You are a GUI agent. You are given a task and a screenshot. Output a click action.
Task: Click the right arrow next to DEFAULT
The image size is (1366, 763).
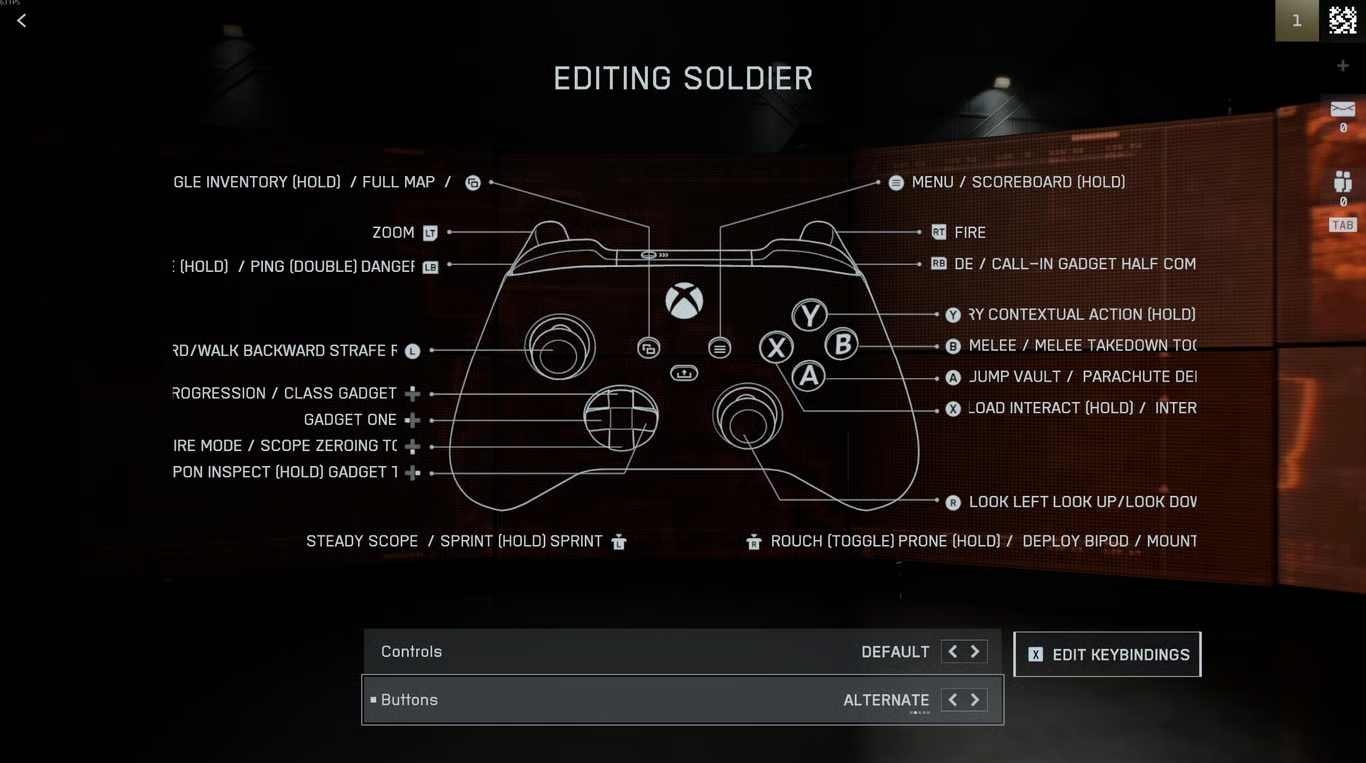[975, 651]
